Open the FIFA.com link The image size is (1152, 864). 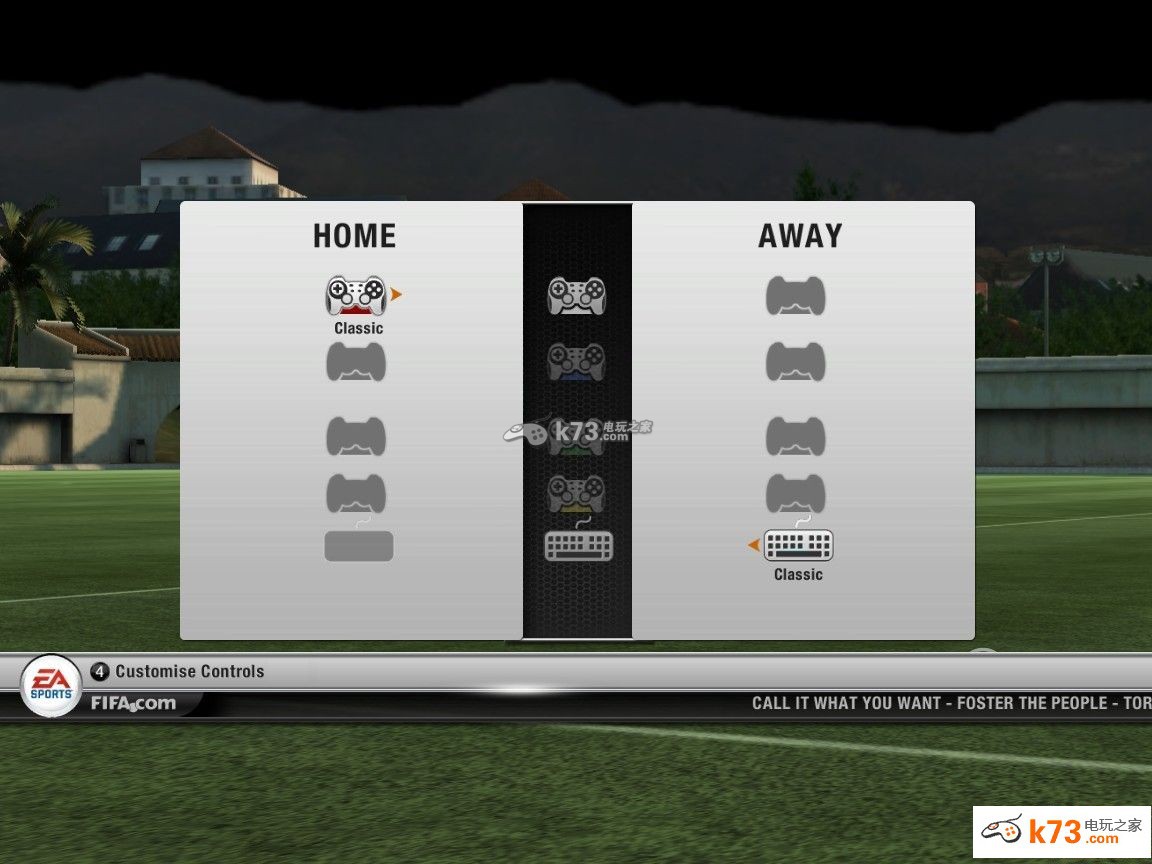(x=133, y=703)
